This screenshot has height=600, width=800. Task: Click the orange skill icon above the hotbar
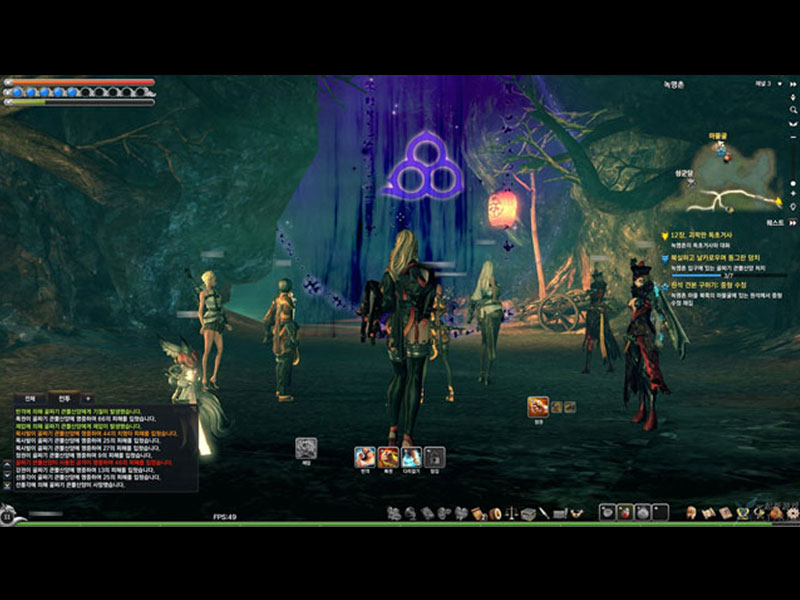pos(537,406)
